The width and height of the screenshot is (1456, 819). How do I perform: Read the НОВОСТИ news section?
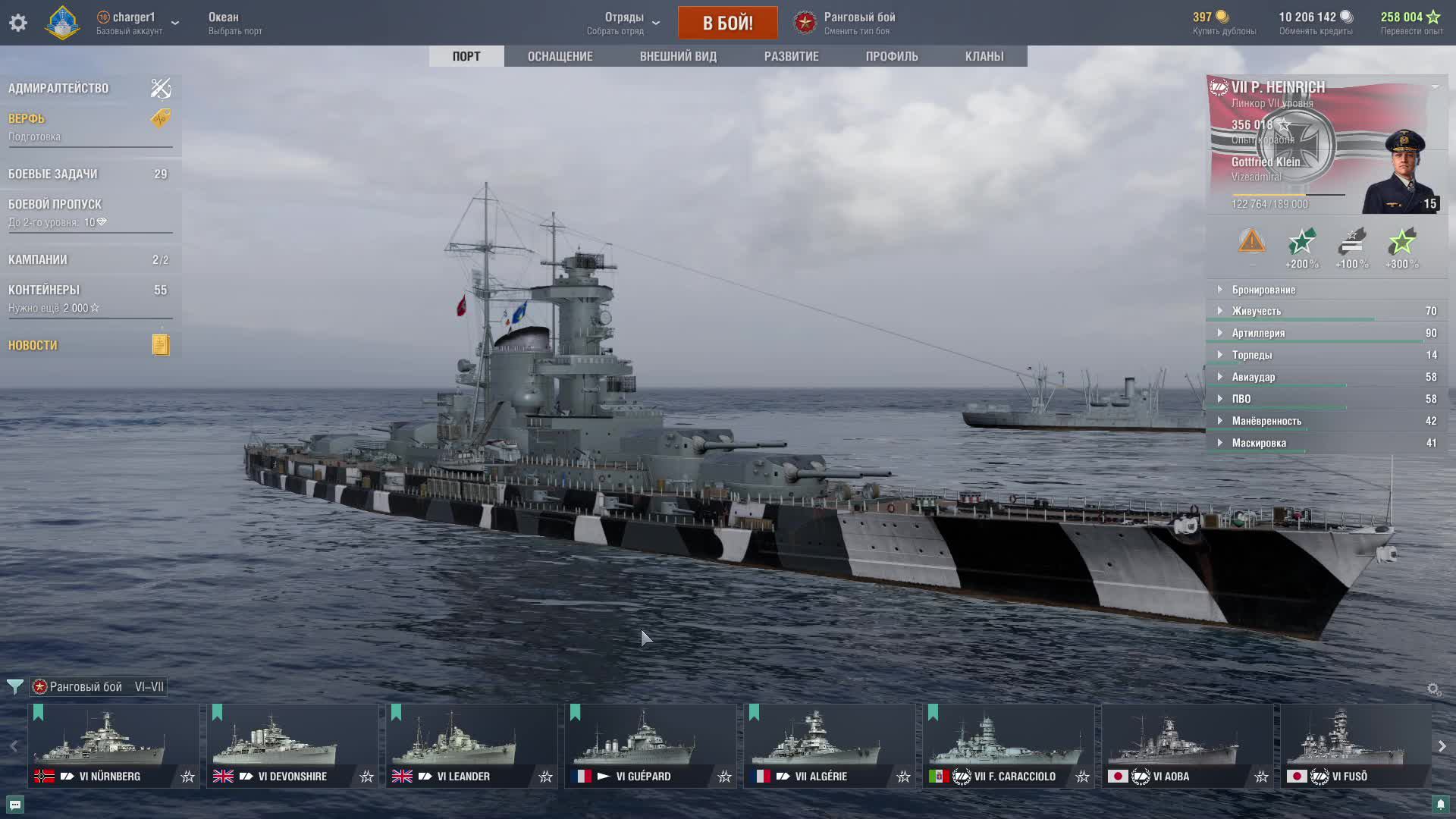33,345
